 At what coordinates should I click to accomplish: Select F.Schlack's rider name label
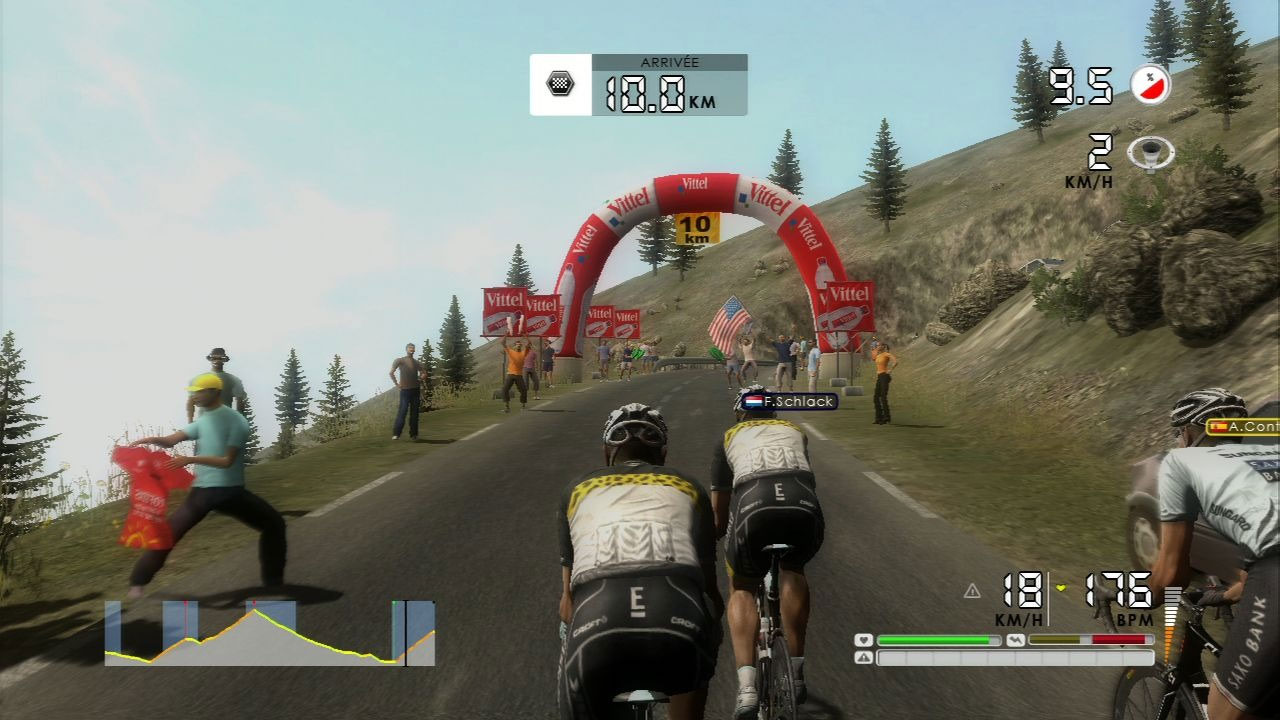(x=798, y=403)
